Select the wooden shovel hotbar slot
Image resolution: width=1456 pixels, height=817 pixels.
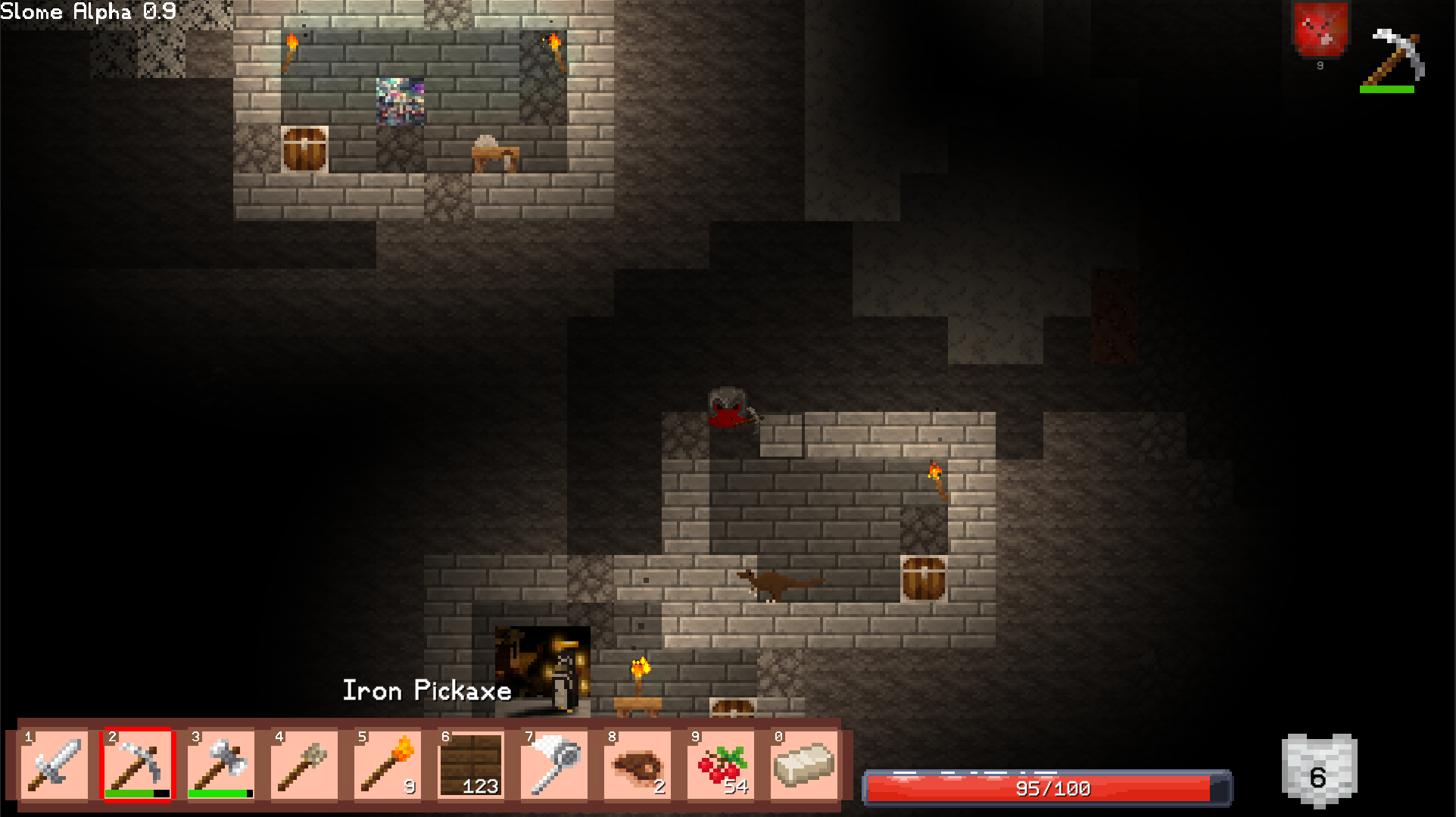(x=304, y=763)
